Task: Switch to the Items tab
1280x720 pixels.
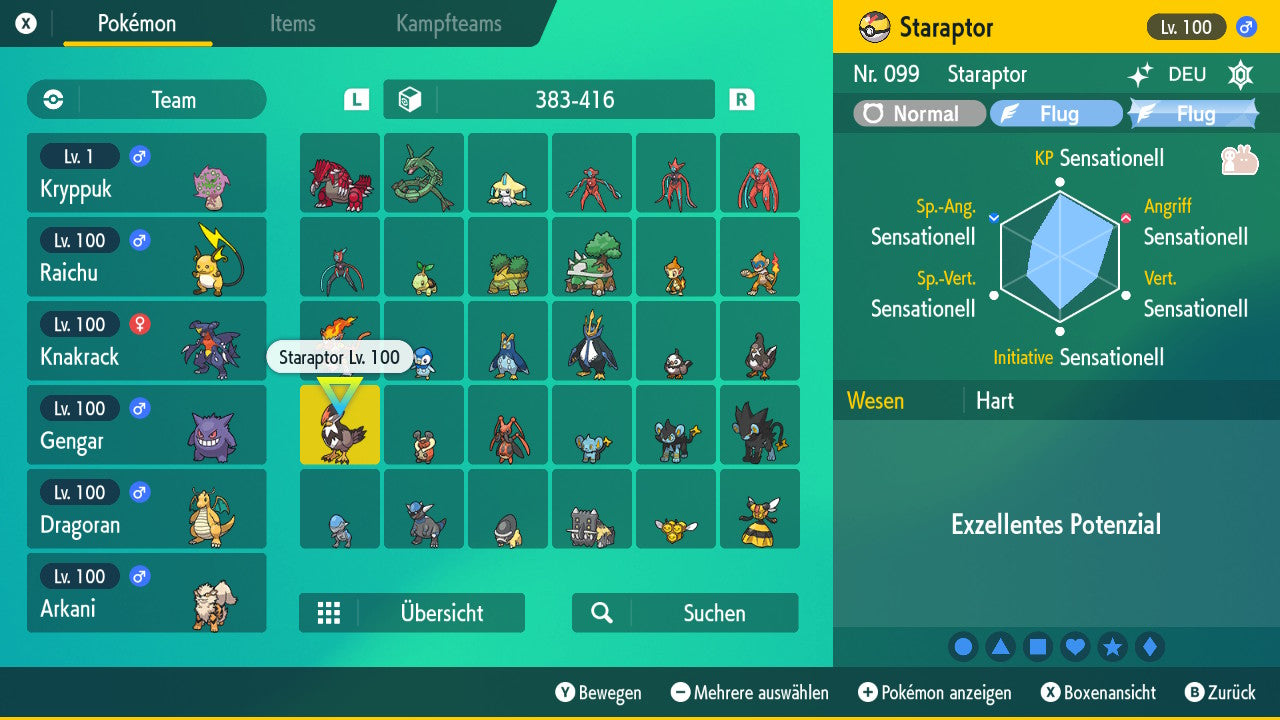Action: click(292, 24)
